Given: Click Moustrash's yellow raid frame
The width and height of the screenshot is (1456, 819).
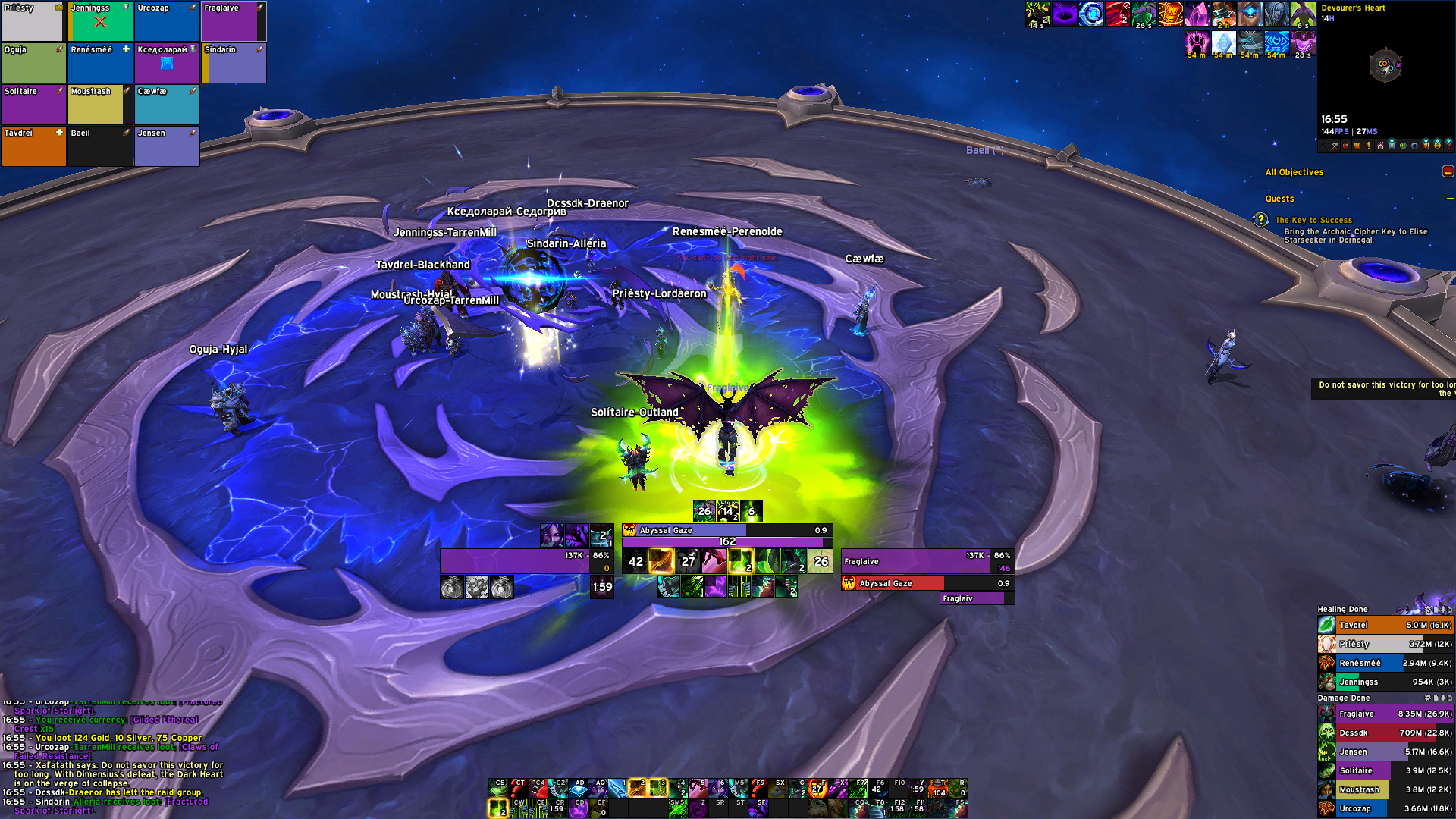Looking at the screenshot, I should coord(99,105).
